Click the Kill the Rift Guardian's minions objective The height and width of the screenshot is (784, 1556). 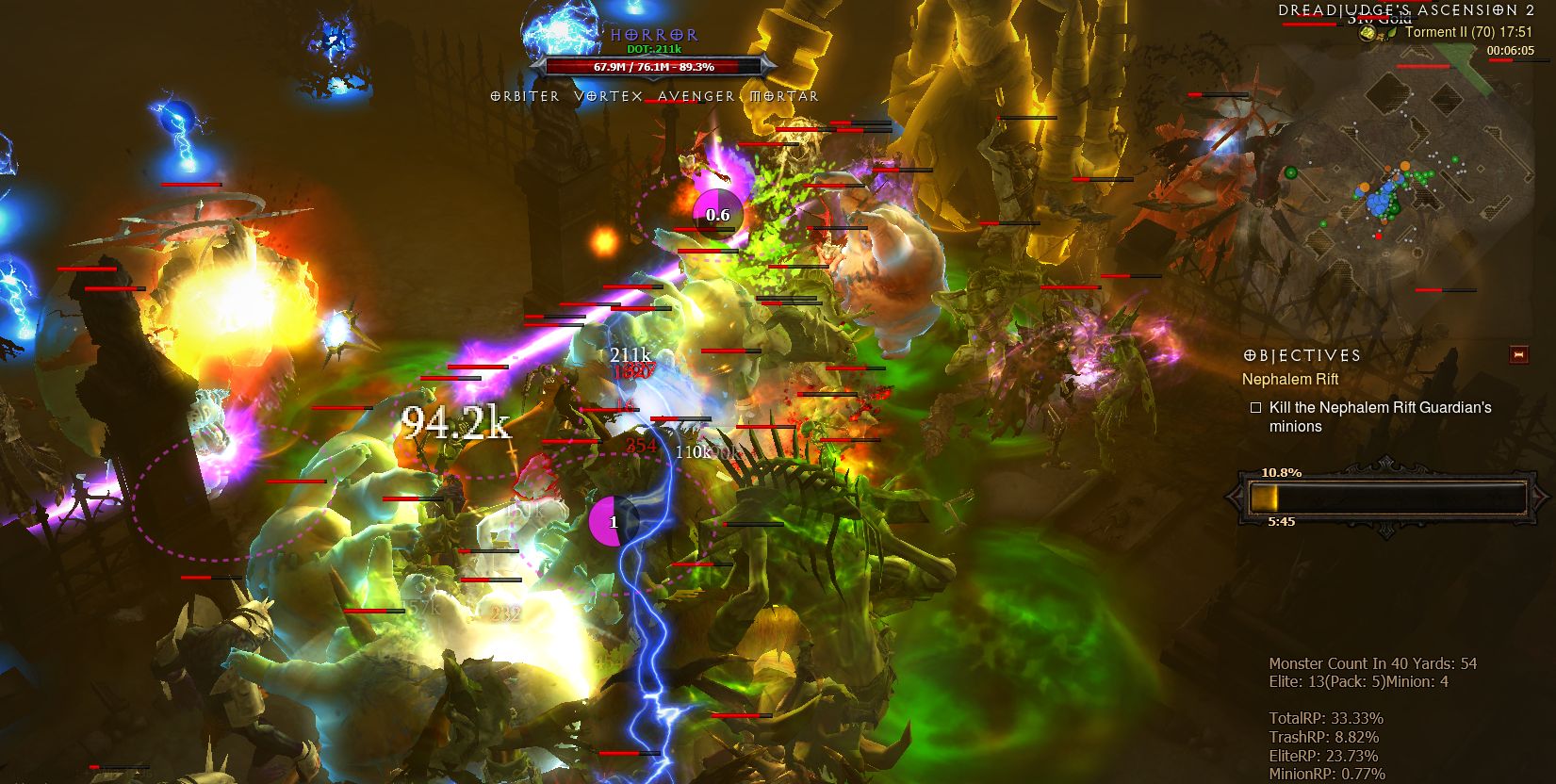(x=1379, y=416)
